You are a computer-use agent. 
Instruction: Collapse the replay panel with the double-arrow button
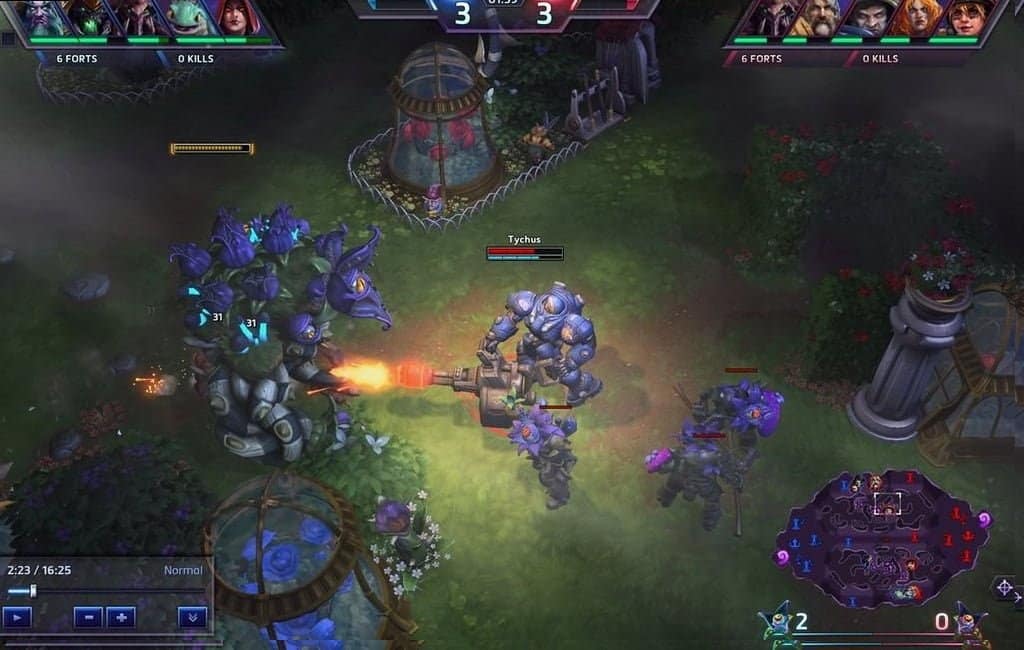click(x=192, y=617)
